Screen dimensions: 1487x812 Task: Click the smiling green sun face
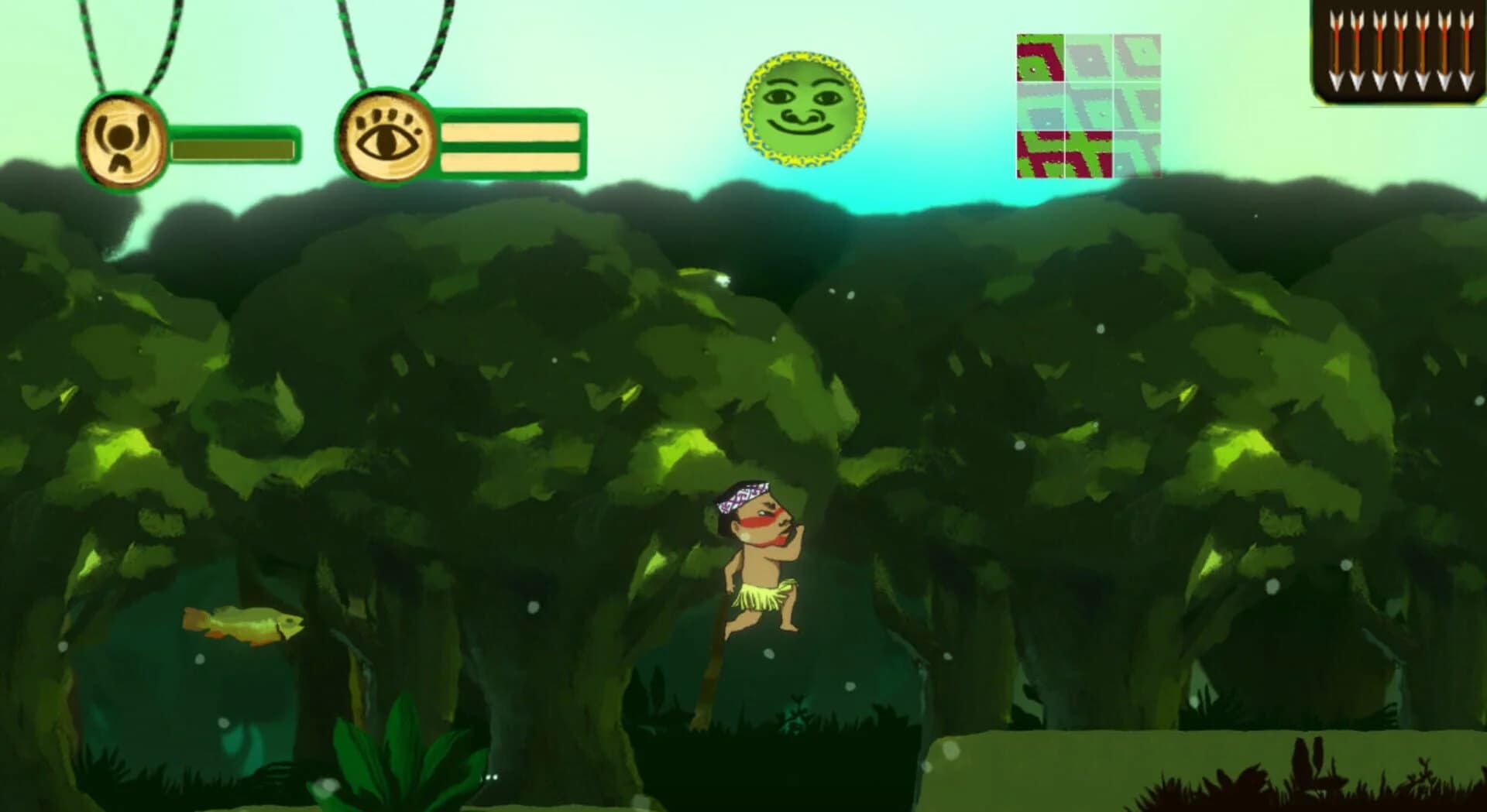click(x=802, y=108)
